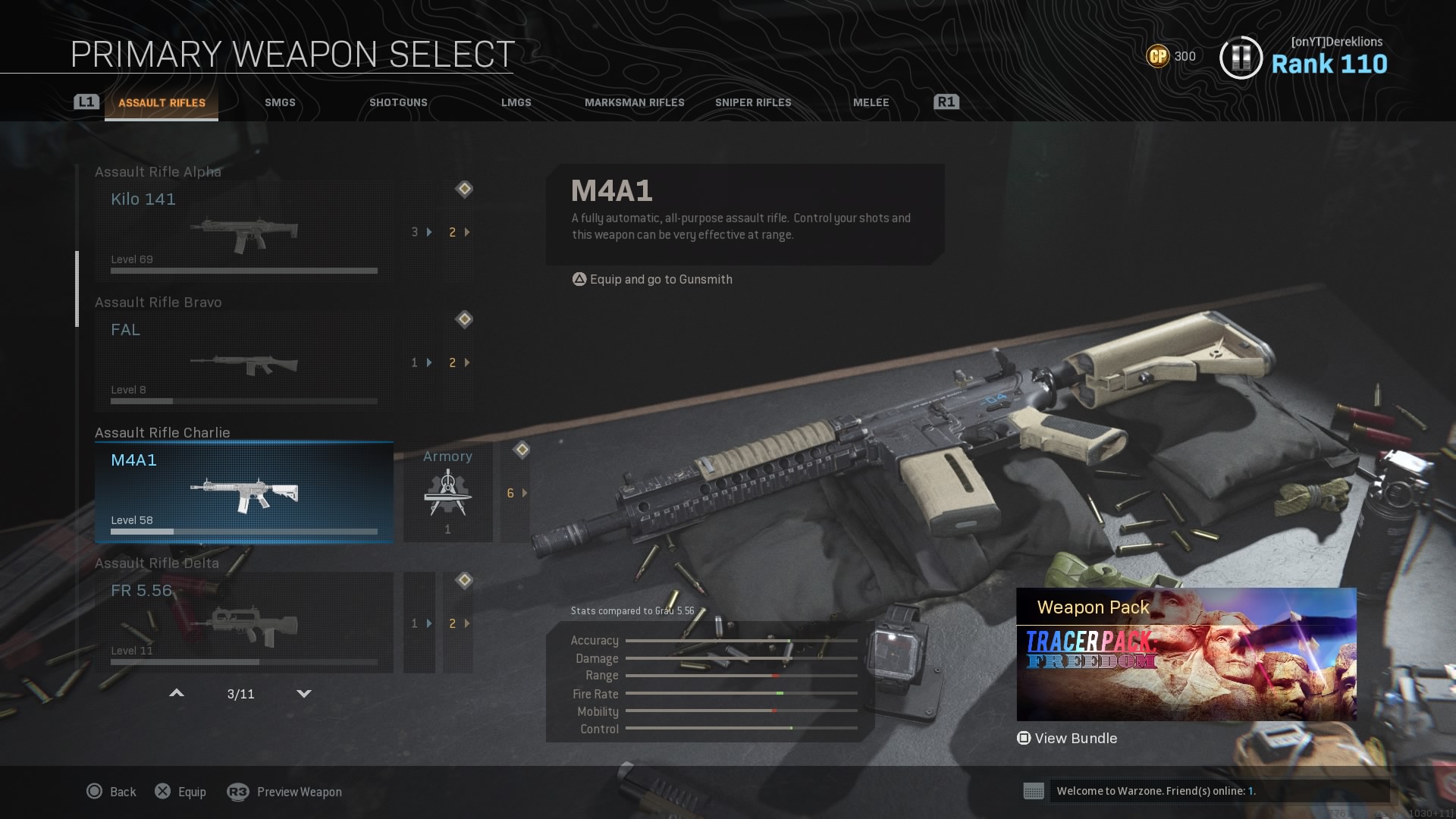Open the player profile emblem near Rank 110

point(1241,55)
